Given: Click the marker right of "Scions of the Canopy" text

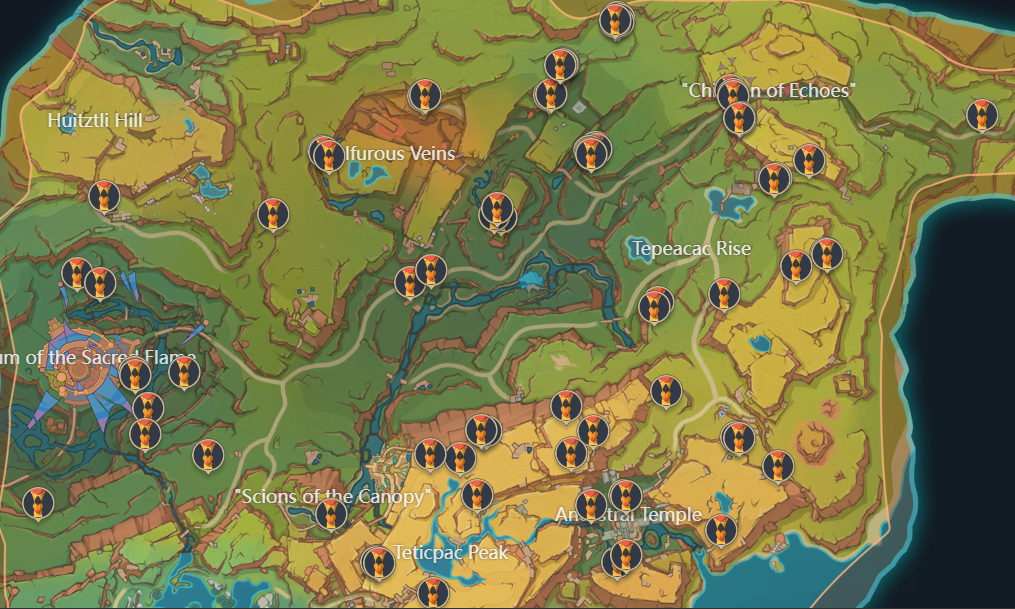Looking at the screenshot, I should (477, 495).
